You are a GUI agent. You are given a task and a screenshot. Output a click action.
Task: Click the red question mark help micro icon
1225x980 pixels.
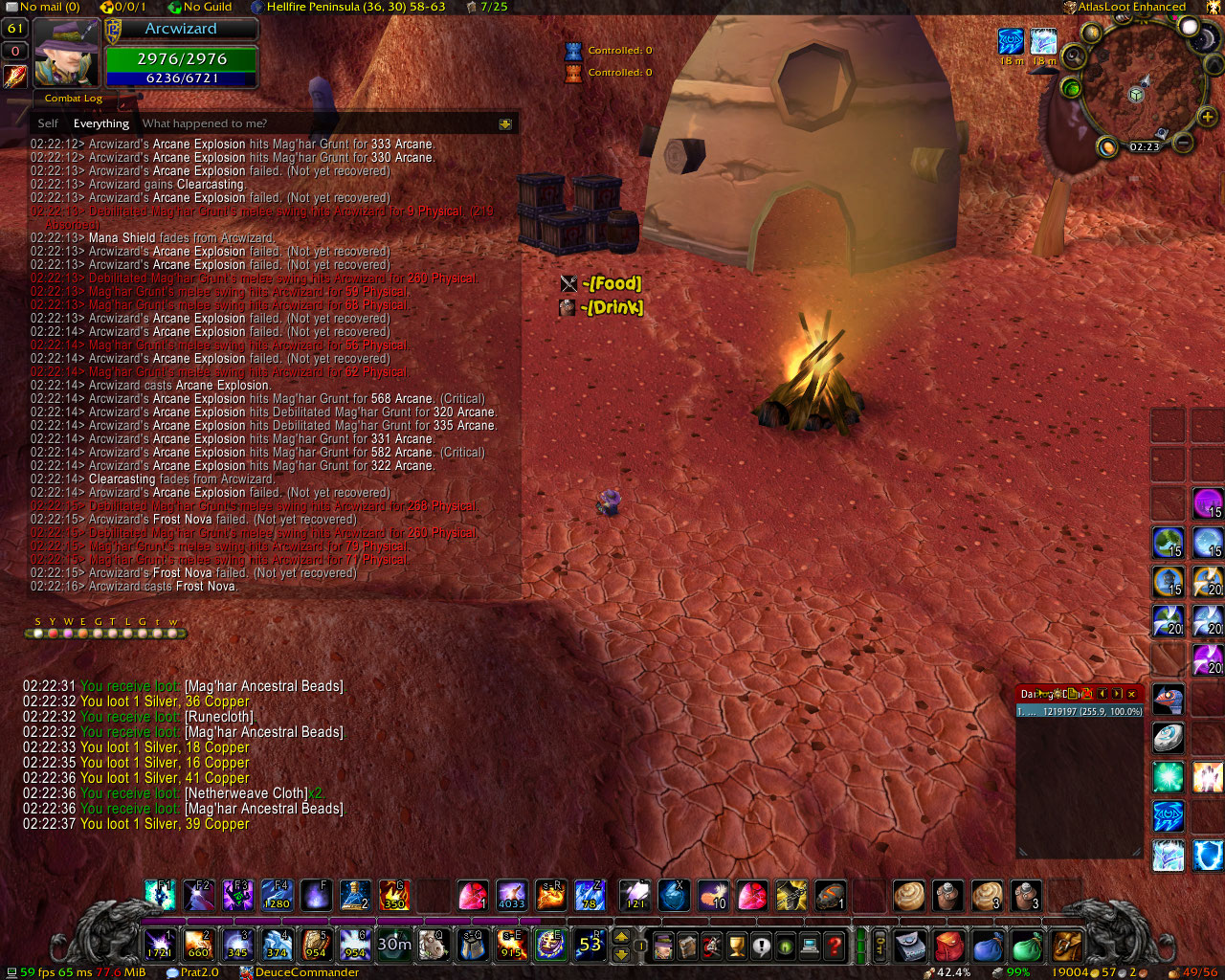835,947
